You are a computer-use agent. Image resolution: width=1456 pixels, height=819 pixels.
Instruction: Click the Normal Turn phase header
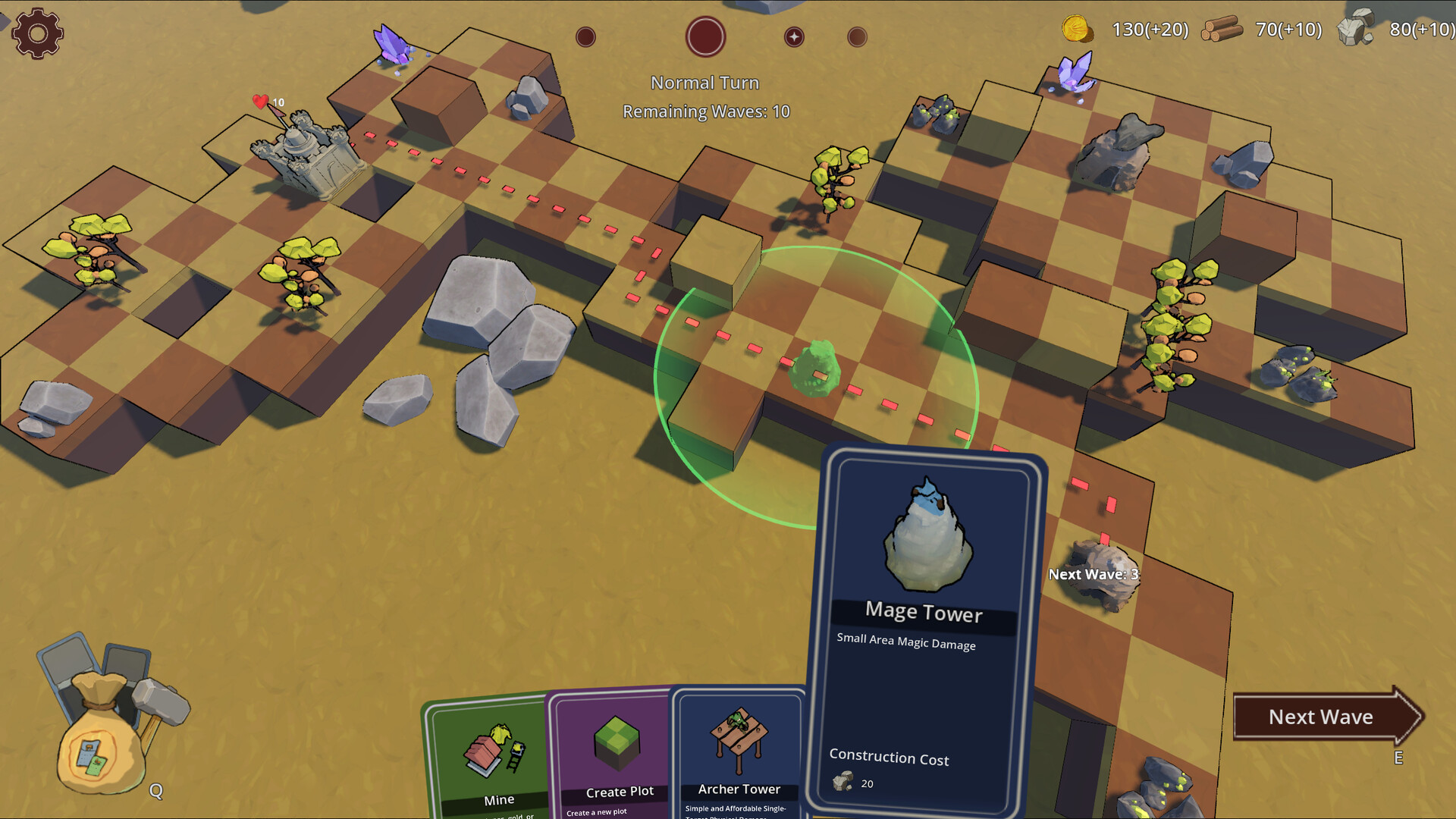click(x=704, y=82)
